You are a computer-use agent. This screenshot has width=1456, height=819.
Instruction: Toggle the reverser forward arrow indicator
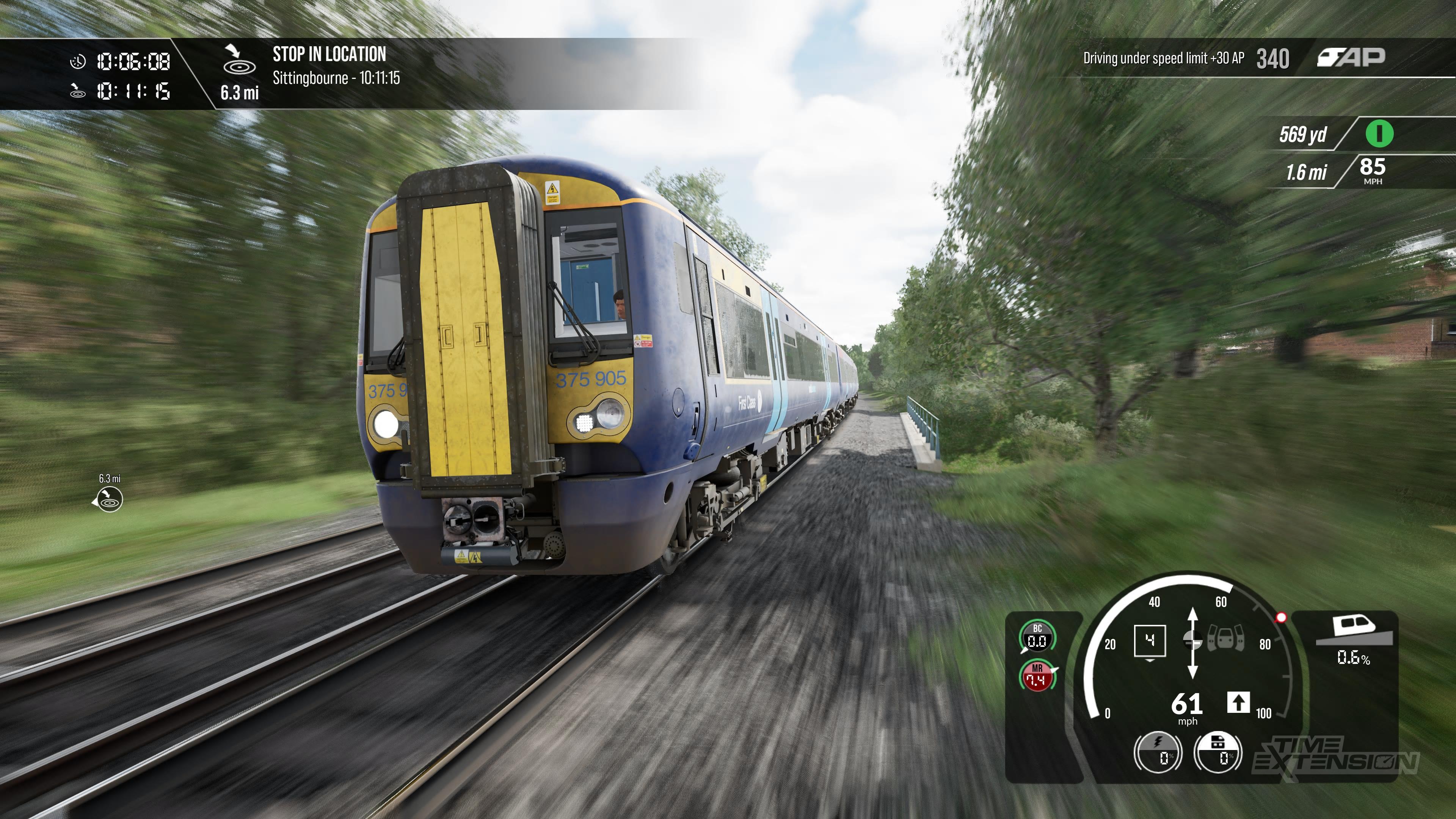(1238, 703)
